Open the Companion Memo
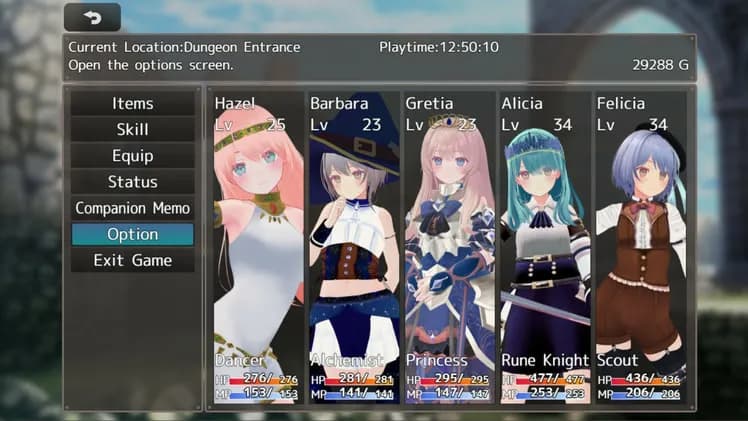Screen dimensions: 748x421 click(133, 208)
